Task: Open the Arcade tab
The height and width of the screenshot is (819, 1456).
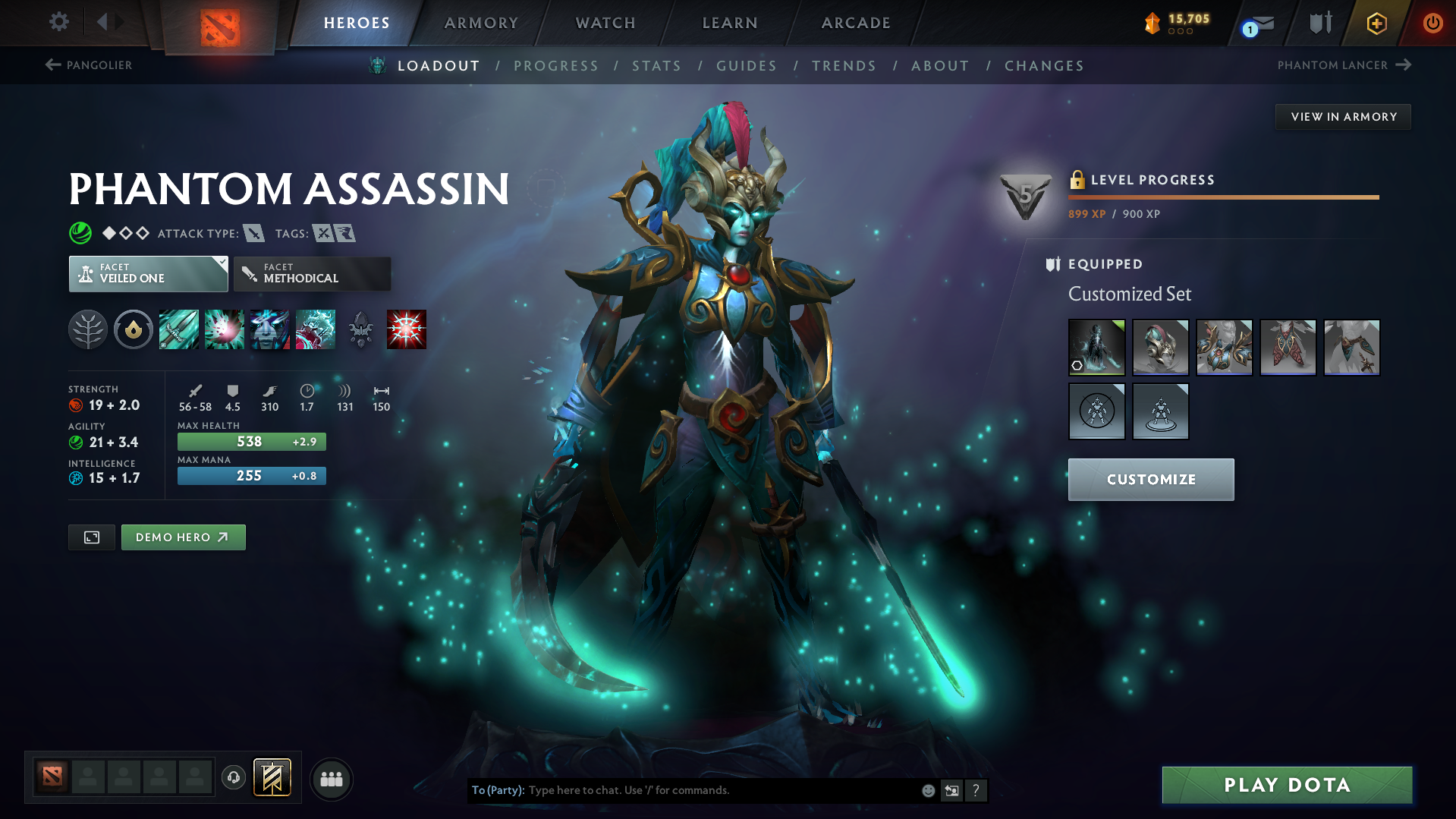Action: point(855,23)
